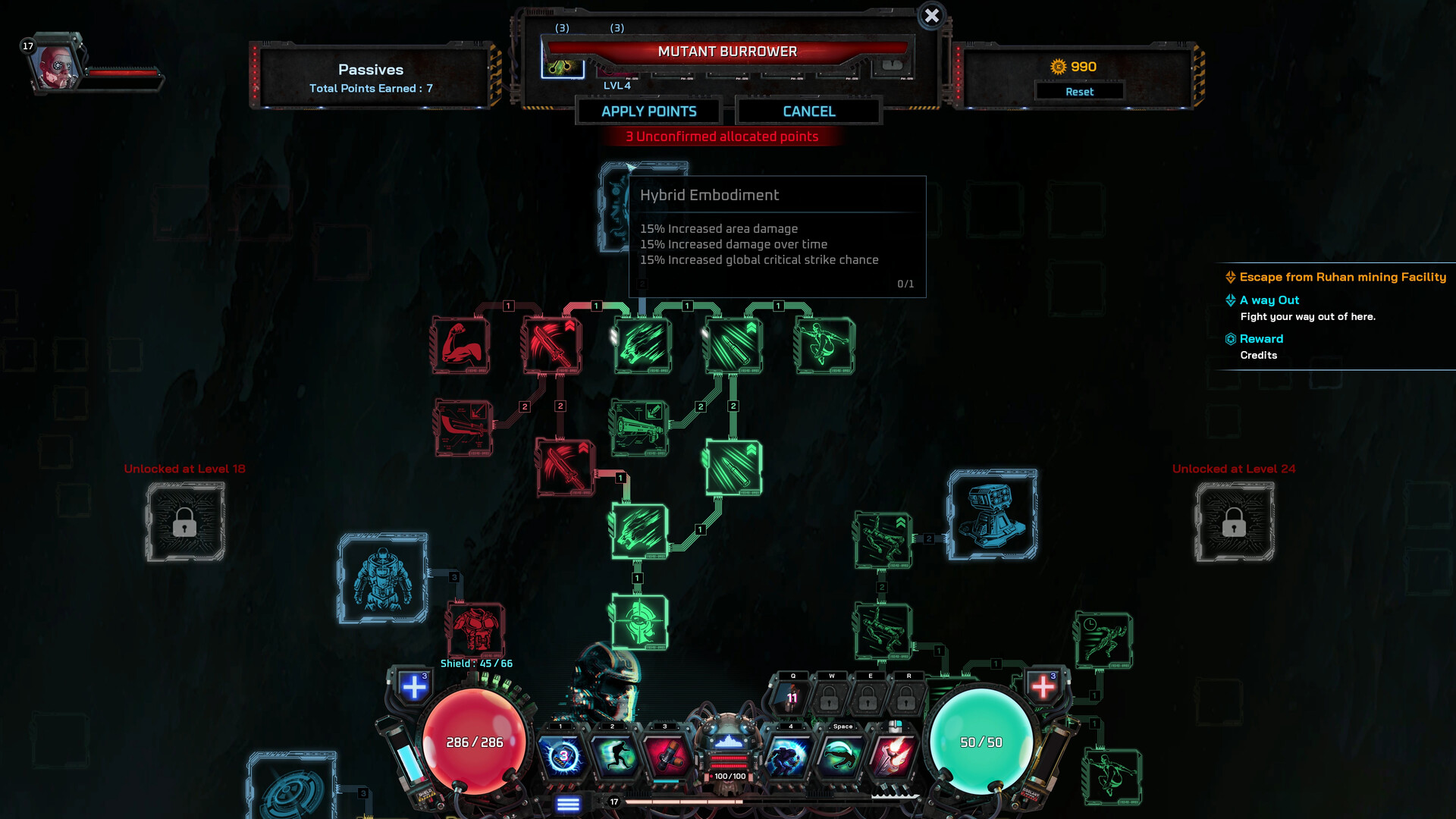This screenshot has height=819, width=1456.
Task: Select the blue missile turret node
Action: coord(993,514)
